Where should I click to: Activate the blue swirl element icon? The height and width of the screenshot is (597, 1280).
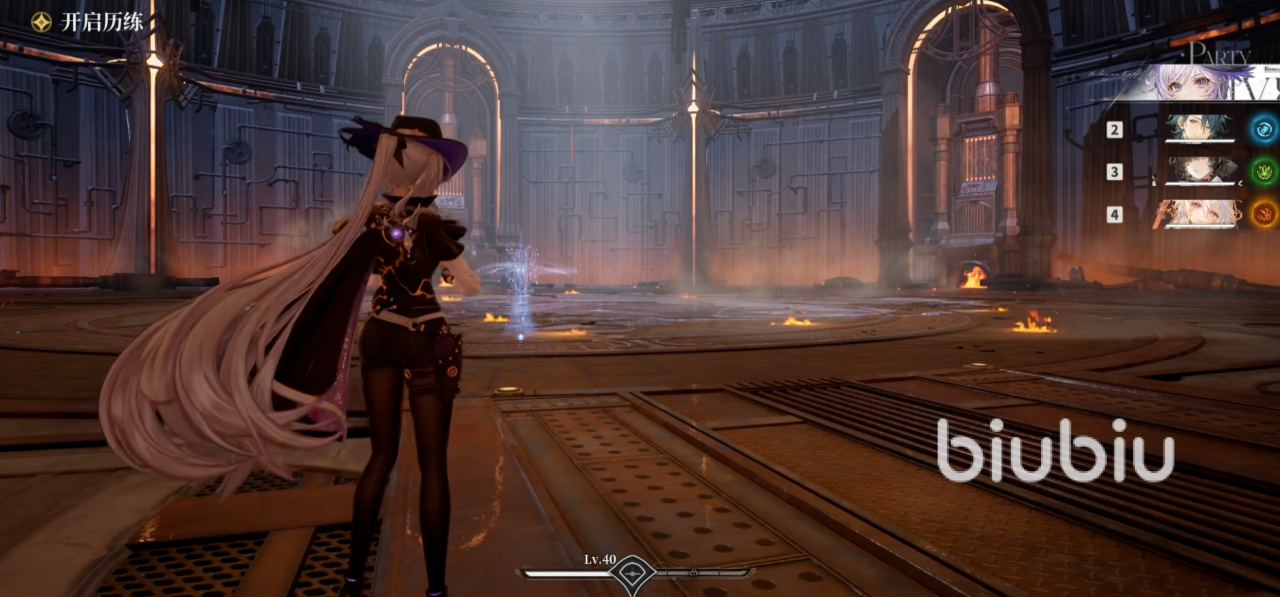(1265, 128)
